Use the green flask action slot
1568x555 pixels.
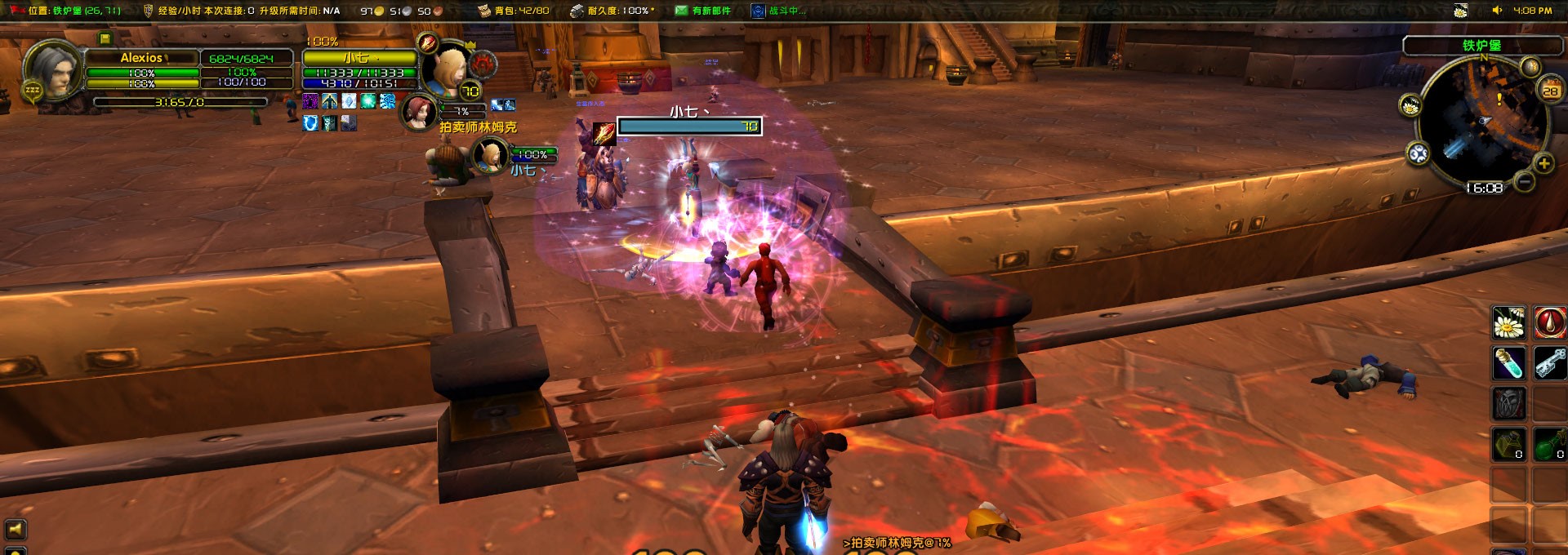click(1549, 444)
